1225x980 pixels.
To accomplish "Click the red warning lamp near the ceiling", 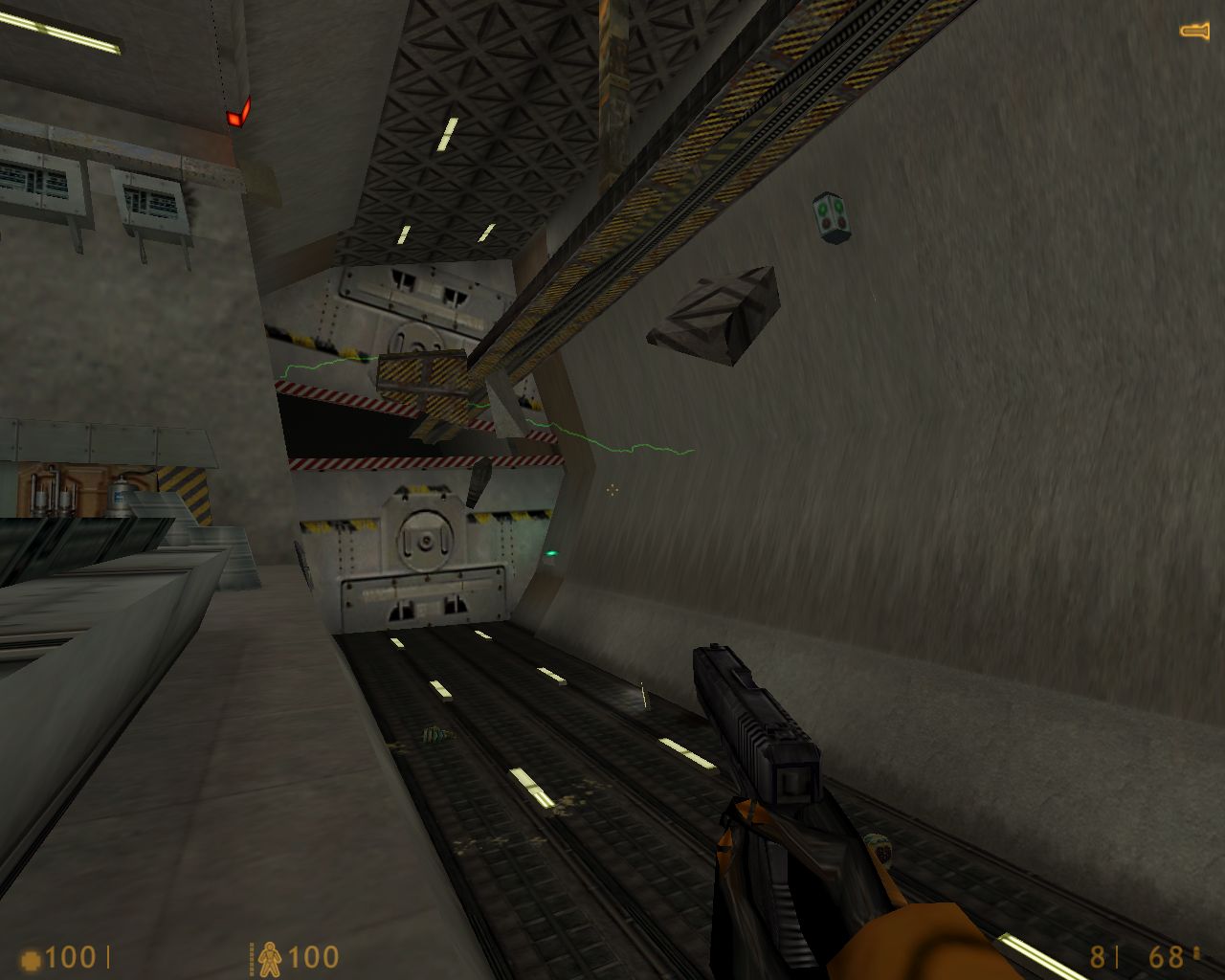I will [239, 113].
